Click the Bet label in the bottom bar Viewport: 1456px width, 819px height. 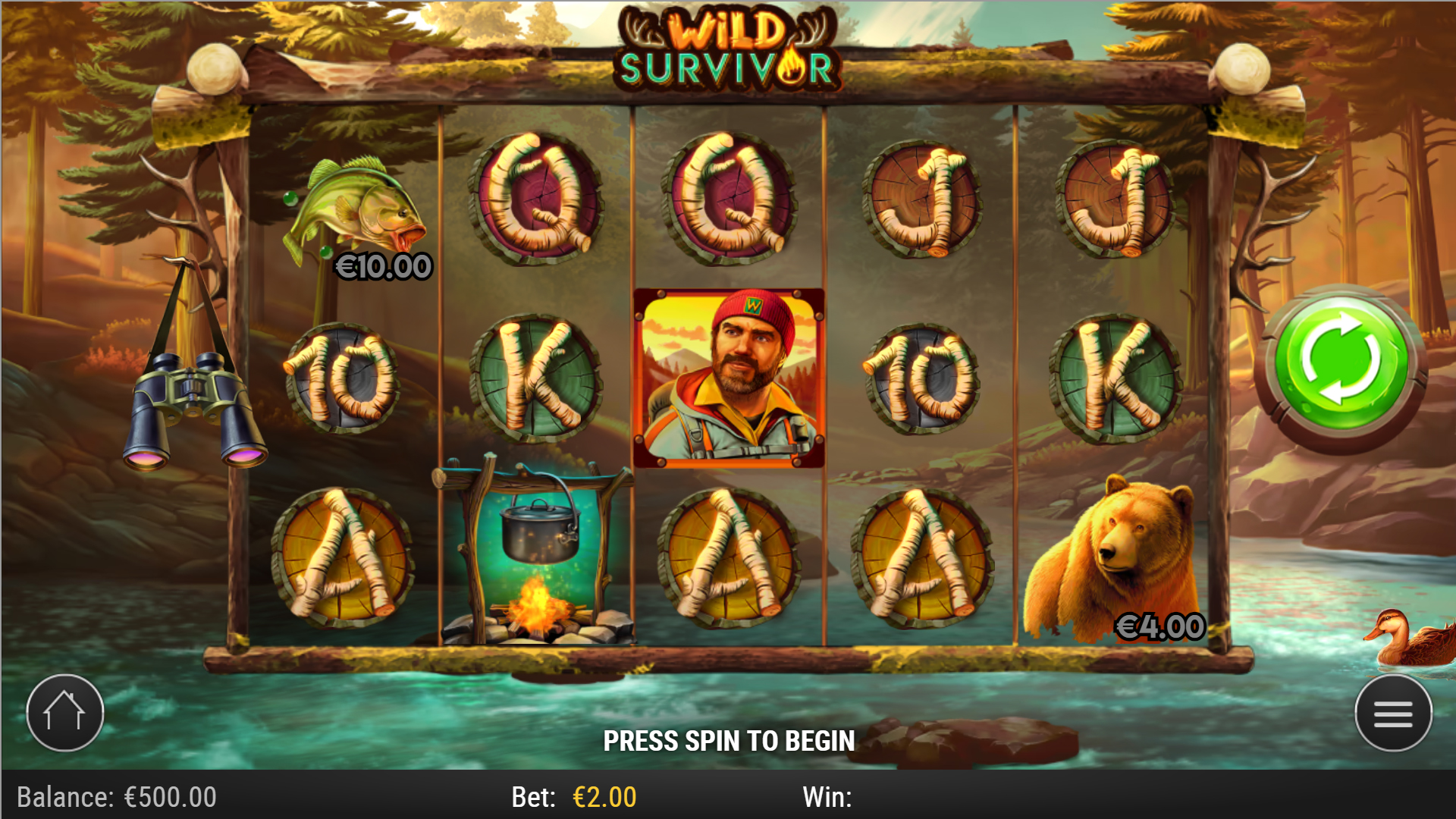(535, 797)
